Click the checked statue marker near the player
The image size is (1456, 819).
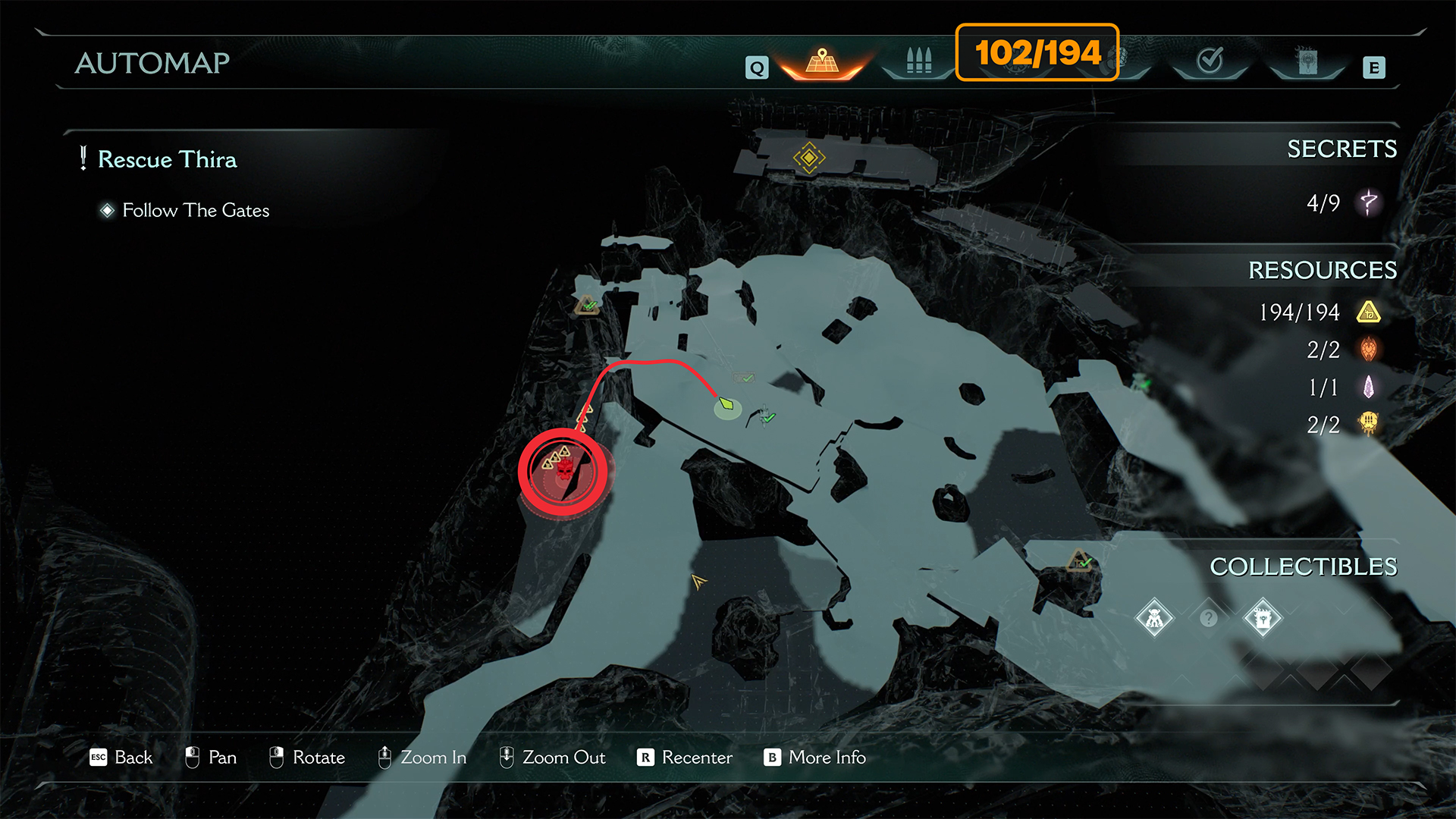(x=765, y=416)
